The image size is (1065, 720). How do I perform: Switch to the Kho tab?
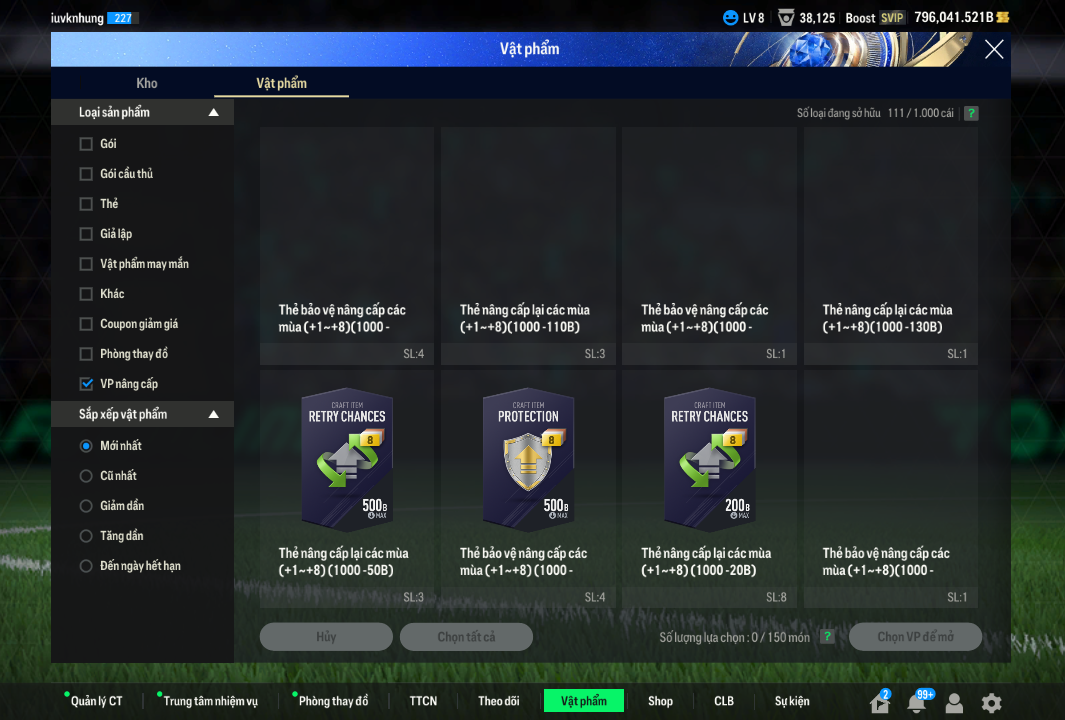[x=147, y=83]
